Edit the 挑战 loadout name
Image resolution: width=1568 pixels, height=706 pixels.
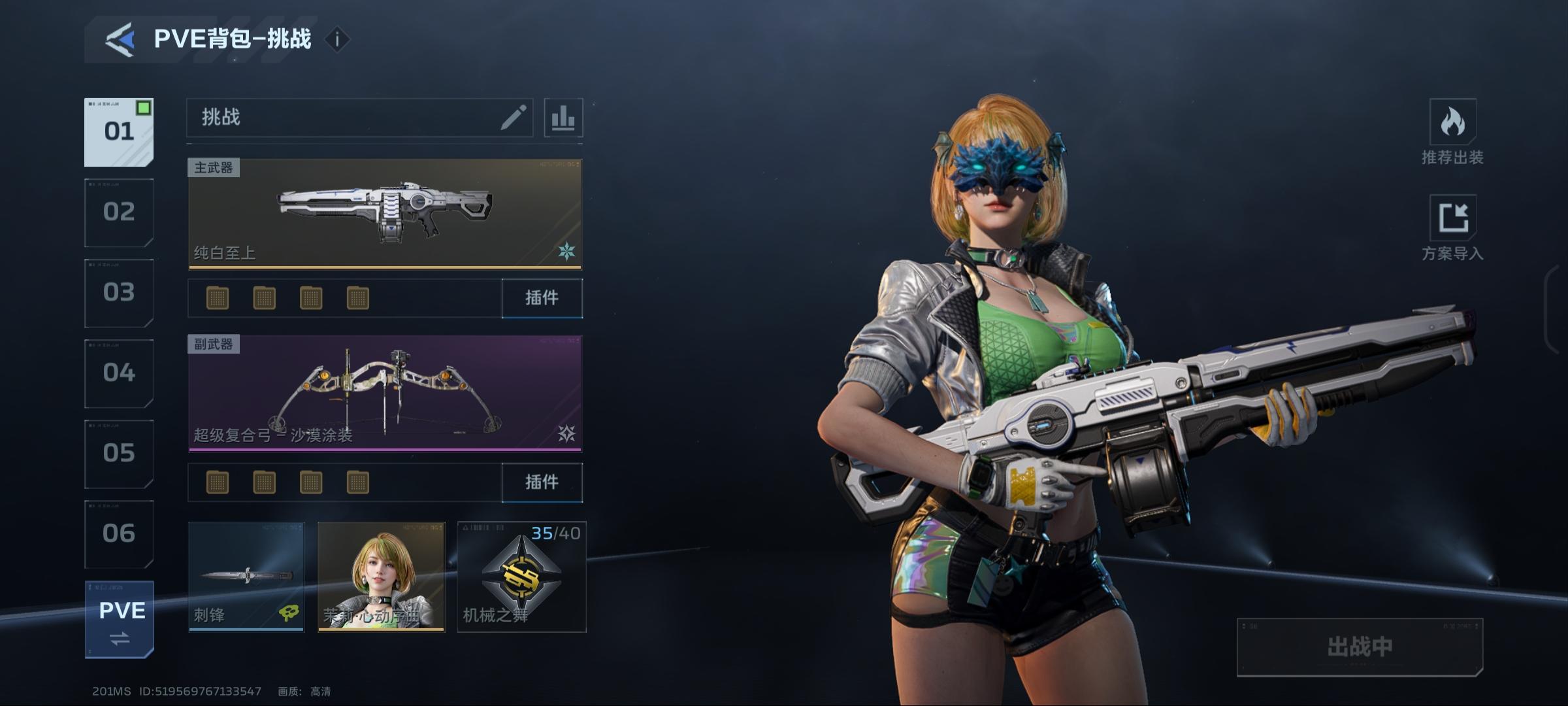click(x=513, y=118)
